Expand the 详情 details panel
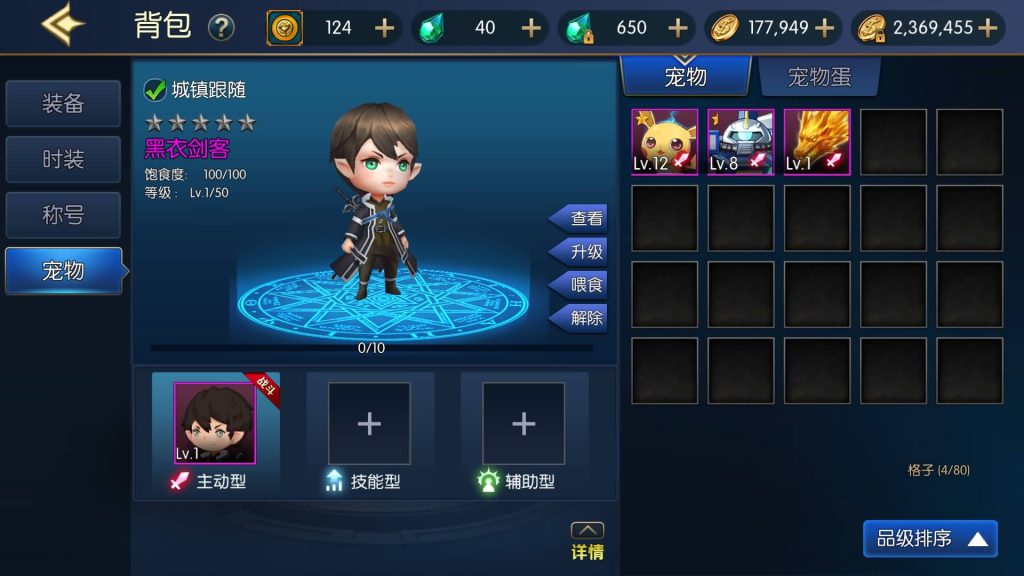This screenshot has width=1024, height=576. (587, 541)
